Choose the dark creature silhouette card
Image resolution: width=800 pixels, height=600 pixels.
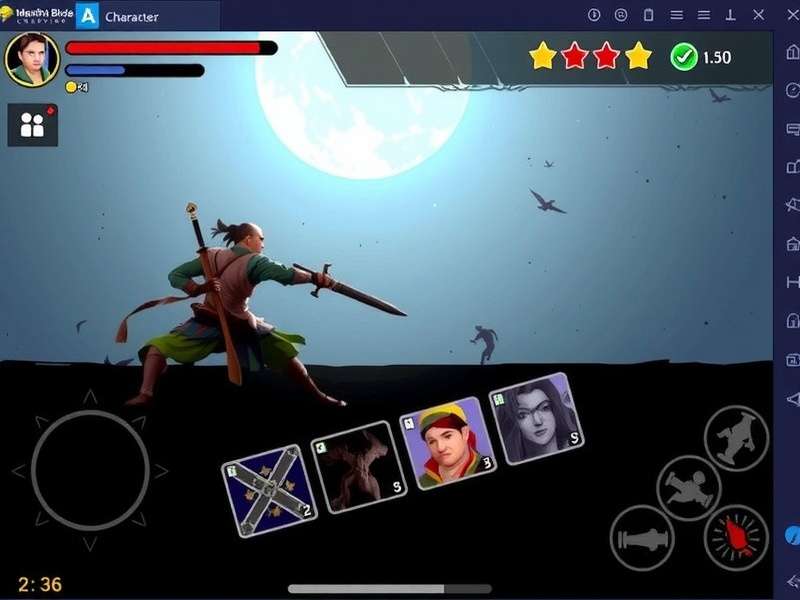point(358,466)
